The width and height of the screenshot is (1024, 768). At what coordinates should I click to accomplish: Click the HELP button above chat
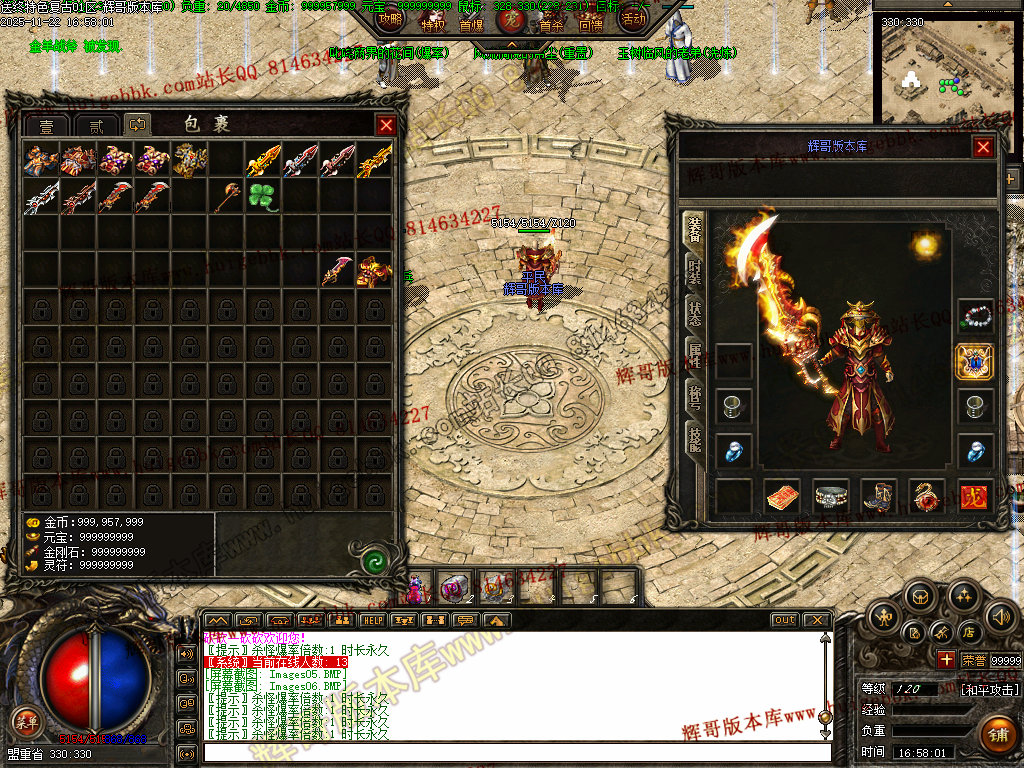[x=373, y=620]
